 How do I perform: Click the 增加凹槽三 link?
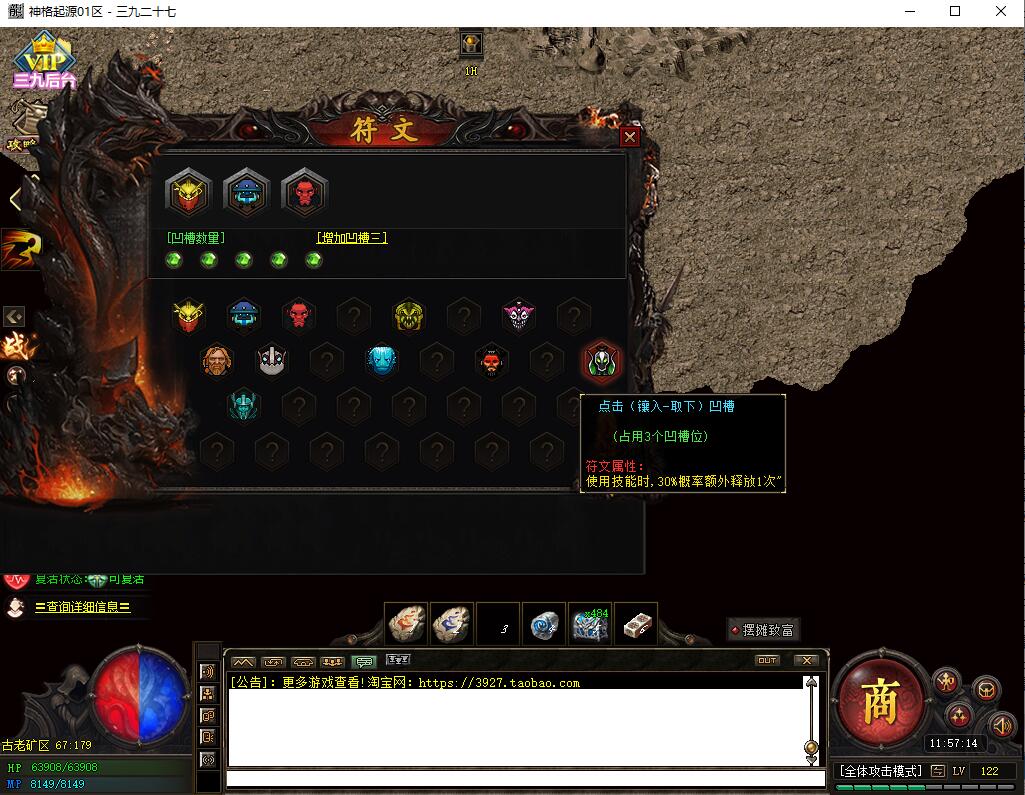pos(352,238)
